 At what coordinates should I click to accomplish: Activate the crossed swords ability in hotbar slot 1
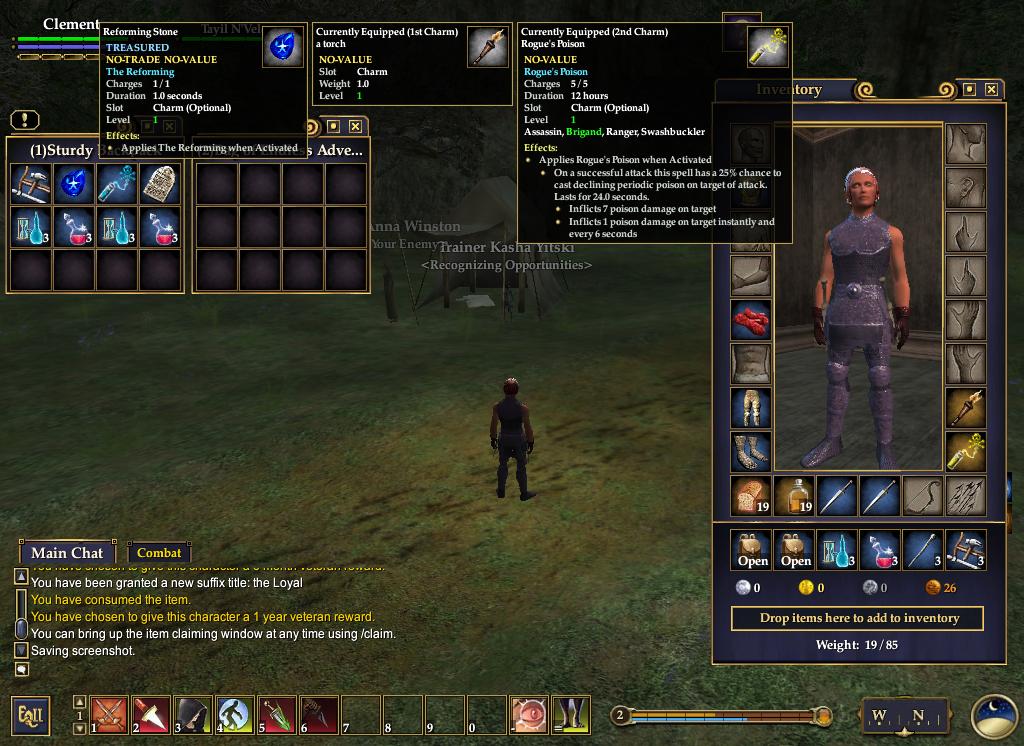click(110, 715)
